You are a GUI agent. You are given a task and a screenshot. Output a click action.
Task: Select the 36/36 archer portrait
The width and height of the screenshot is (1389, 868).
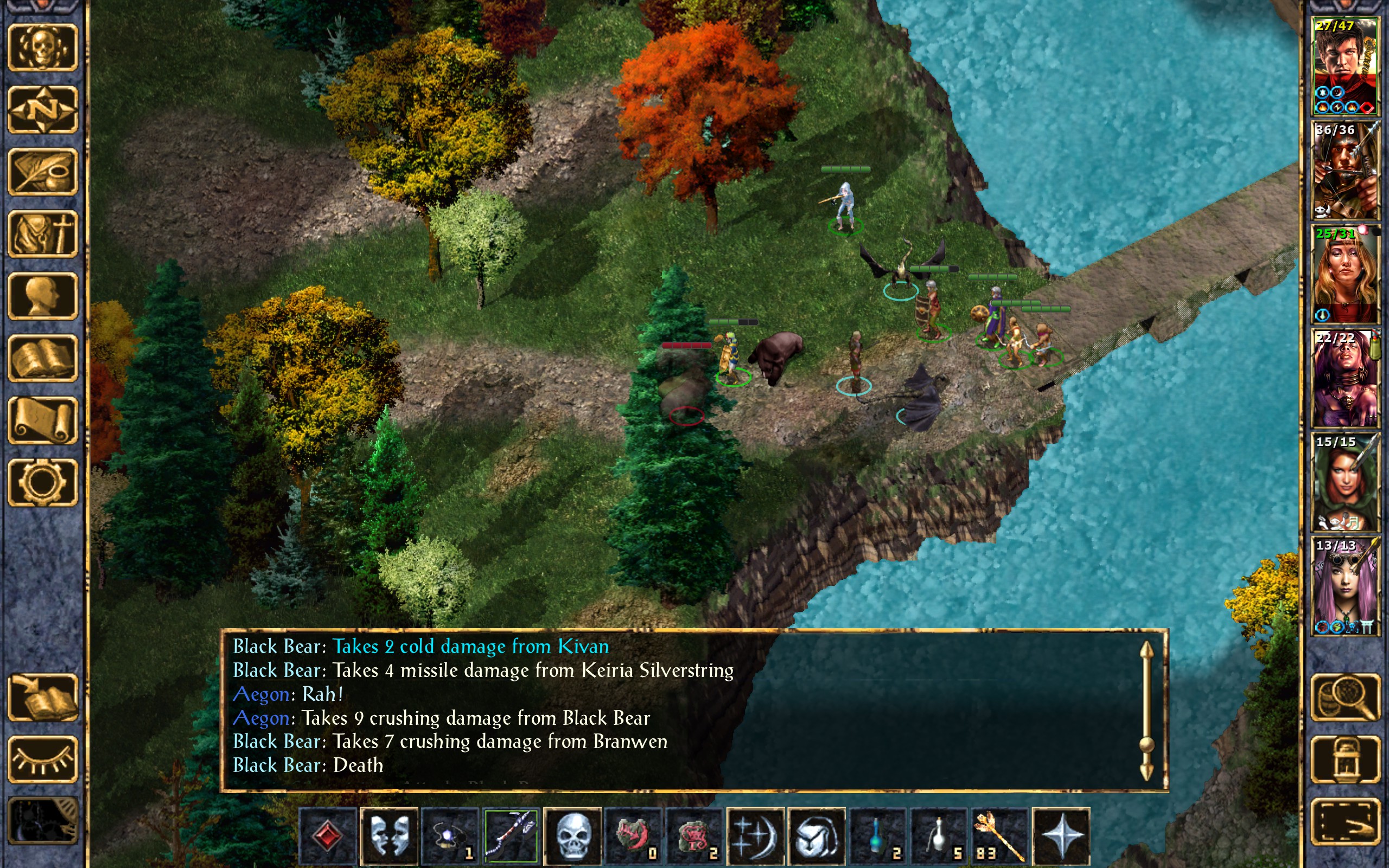point(1346,170)
